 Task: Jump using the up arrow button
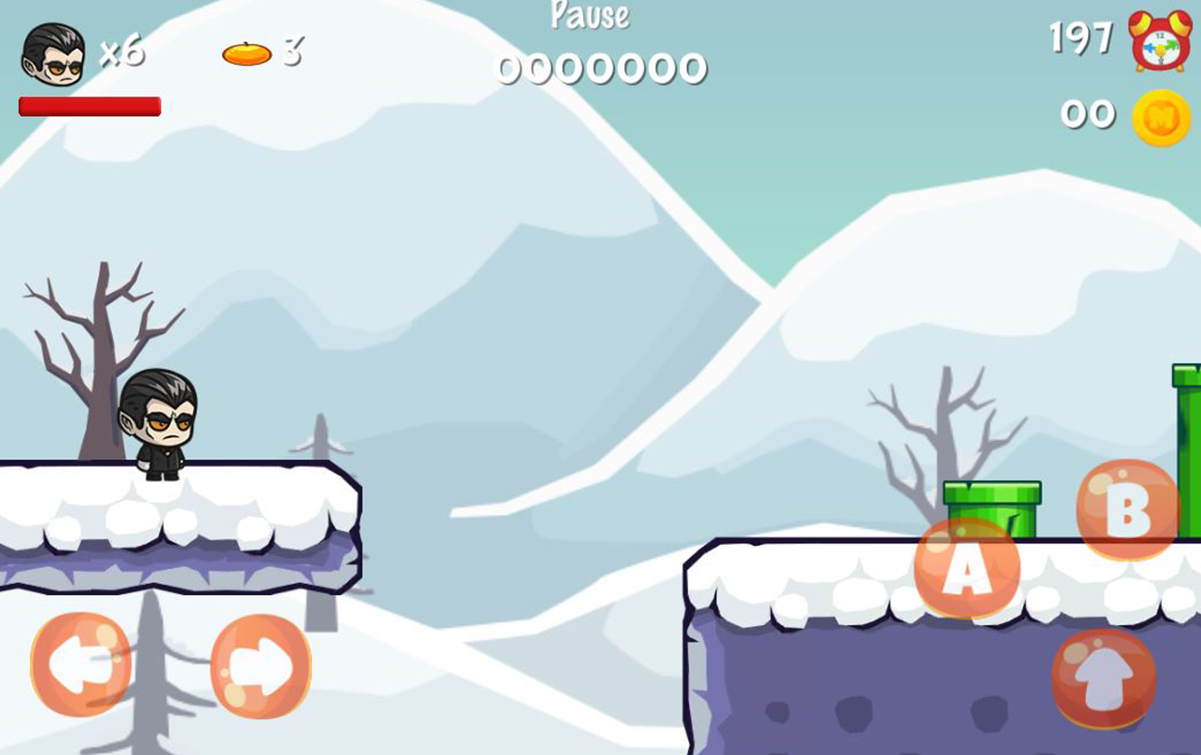(1103, 679)
